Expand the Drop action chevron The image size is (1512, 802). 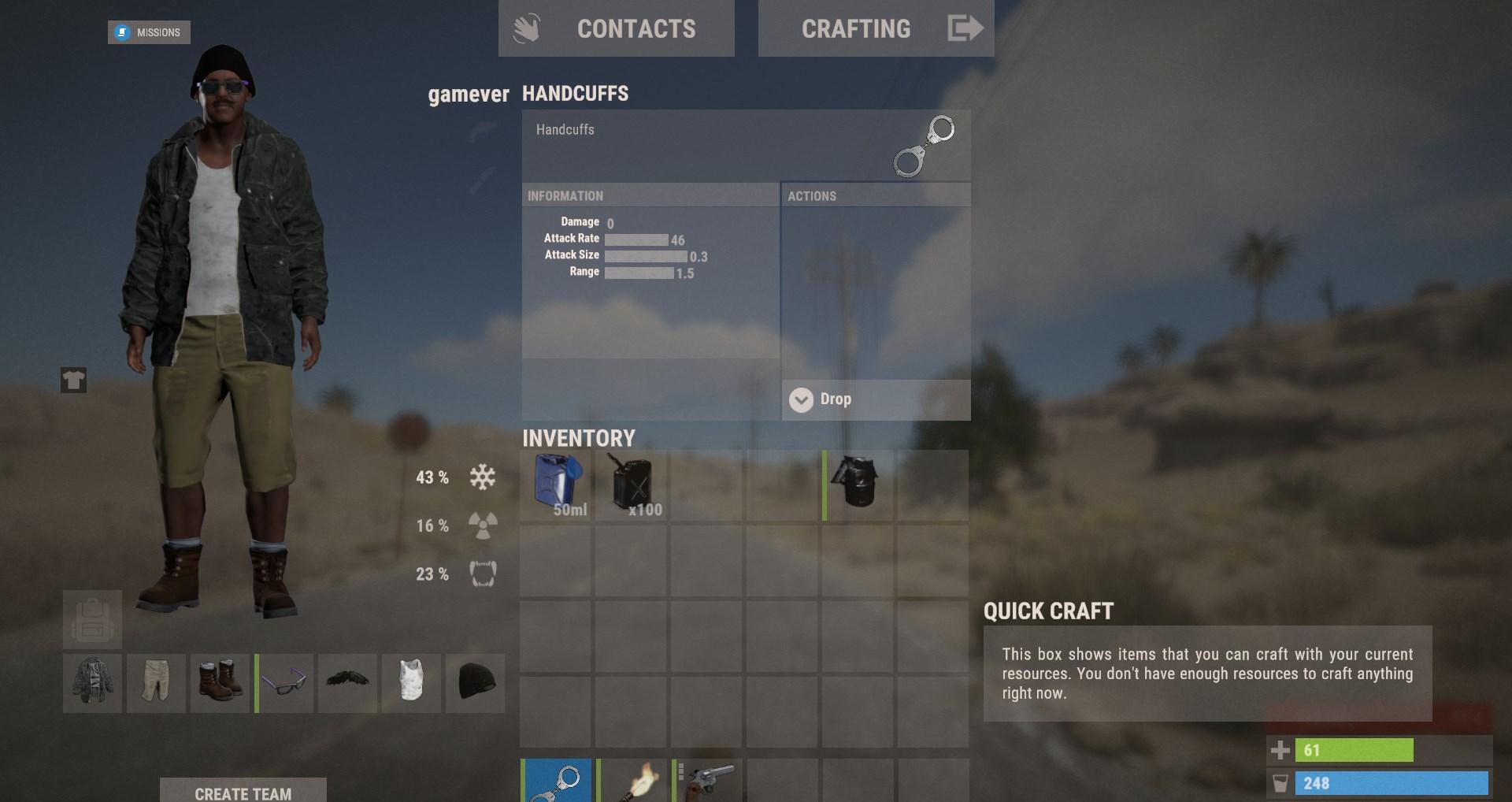[x=801, y=399]
